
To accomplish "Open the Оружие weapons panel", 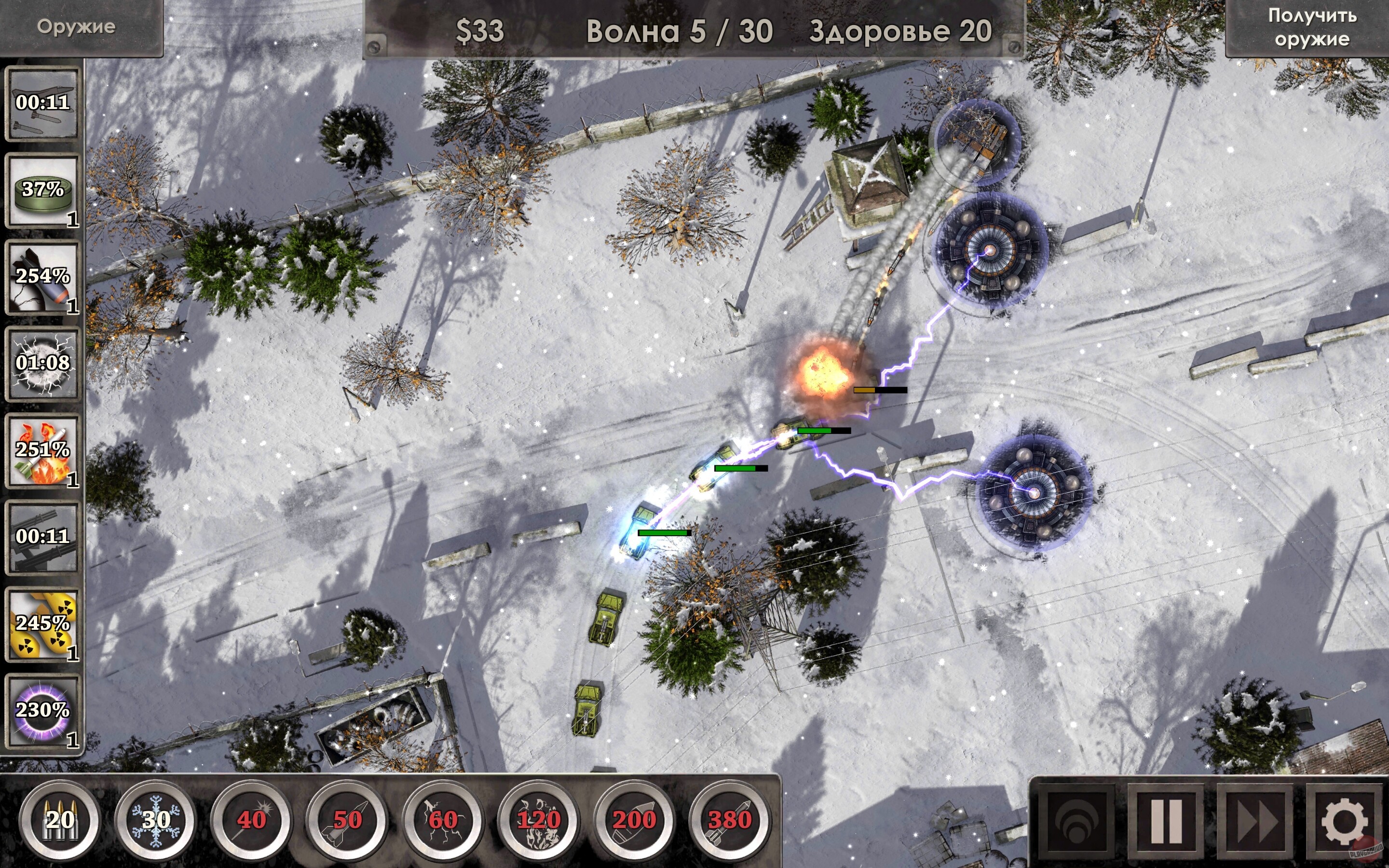I will 78,26.
